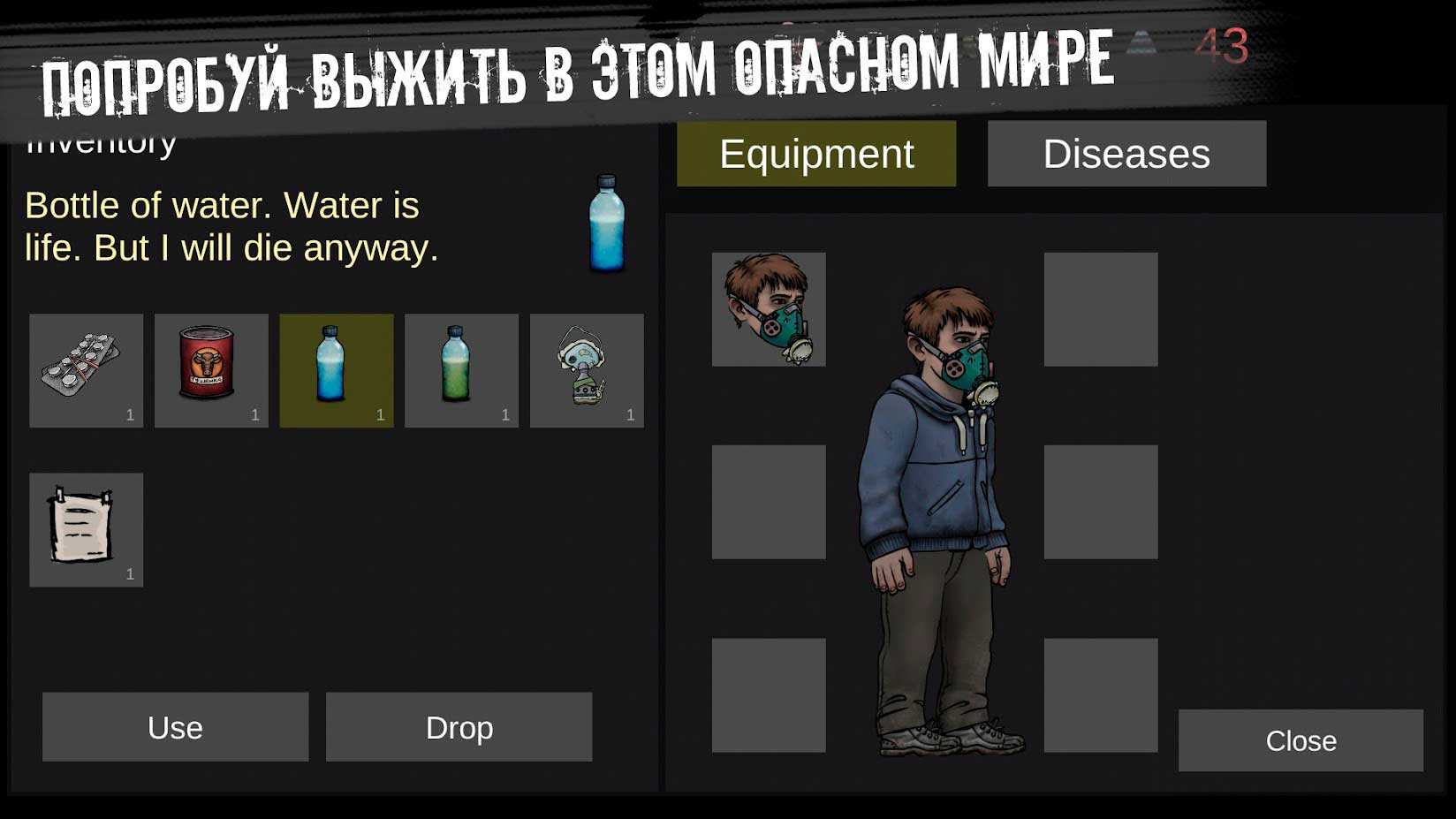
Task: Pick the red canned meat slot
Action: (x=211, y=370)
